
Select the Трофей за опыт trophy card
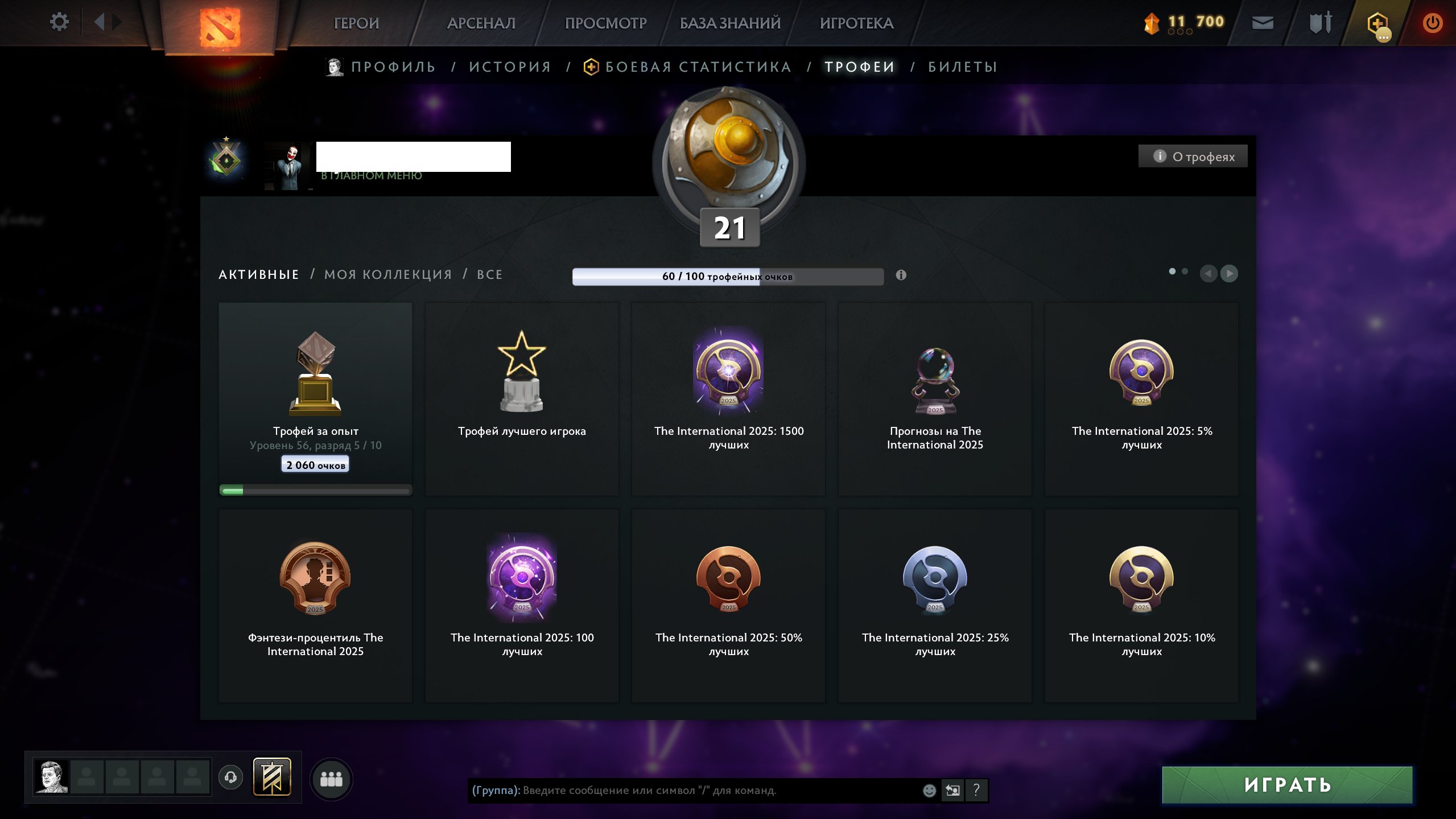315,398
